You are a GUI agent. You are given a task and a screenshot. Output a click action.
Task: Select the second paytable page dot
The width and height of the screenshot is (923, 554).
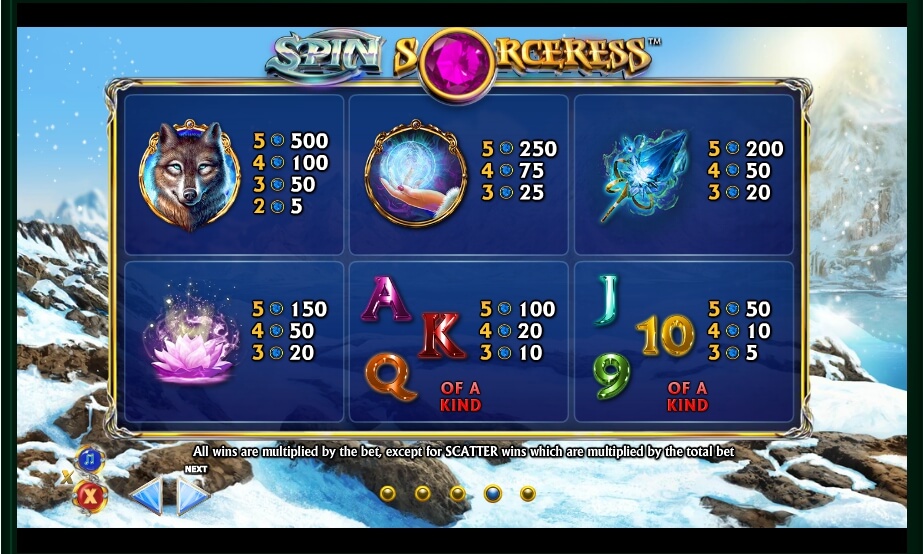[x=422, y=493]
